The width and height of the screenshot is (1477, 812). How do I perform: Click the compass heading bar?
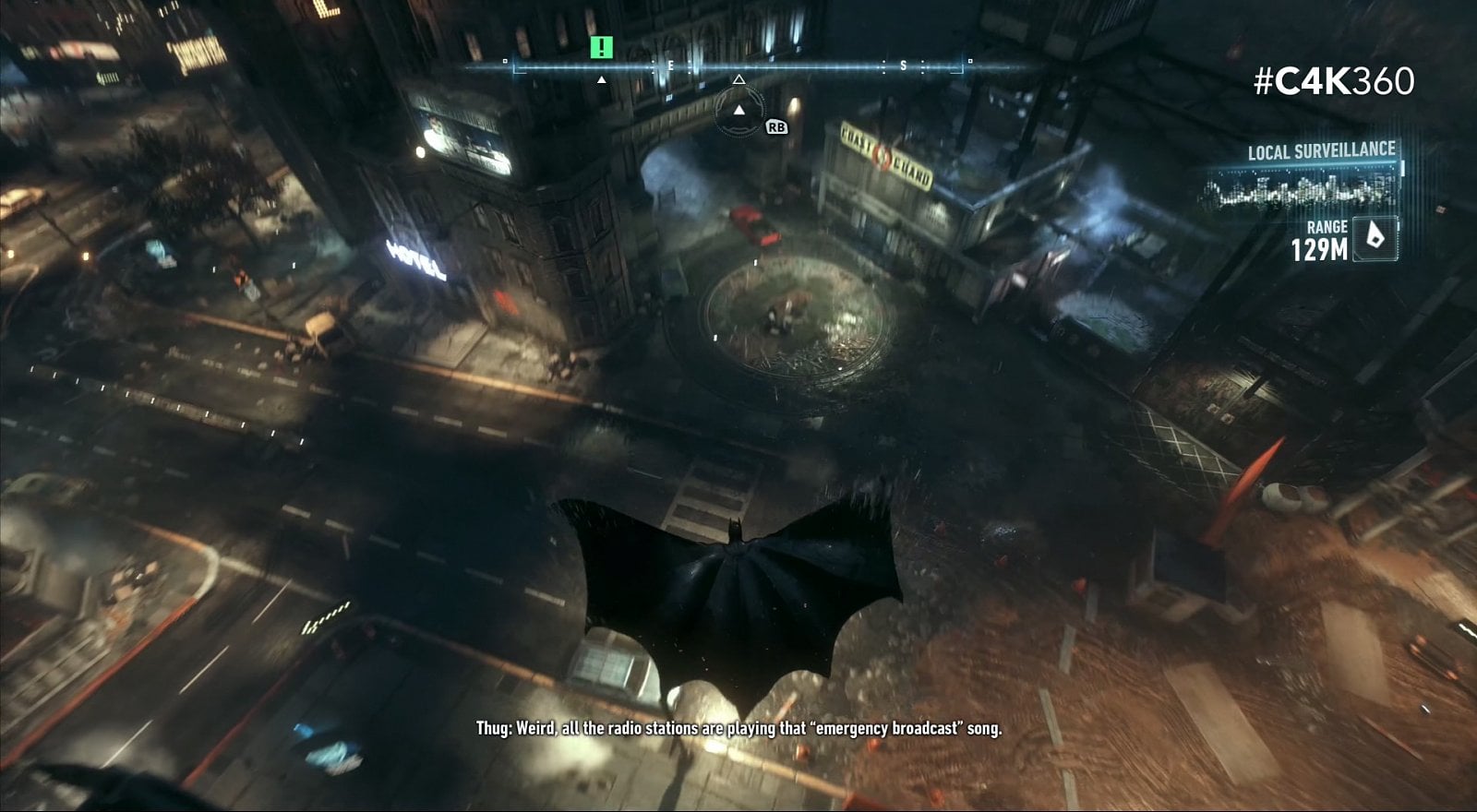pos(738,66)
